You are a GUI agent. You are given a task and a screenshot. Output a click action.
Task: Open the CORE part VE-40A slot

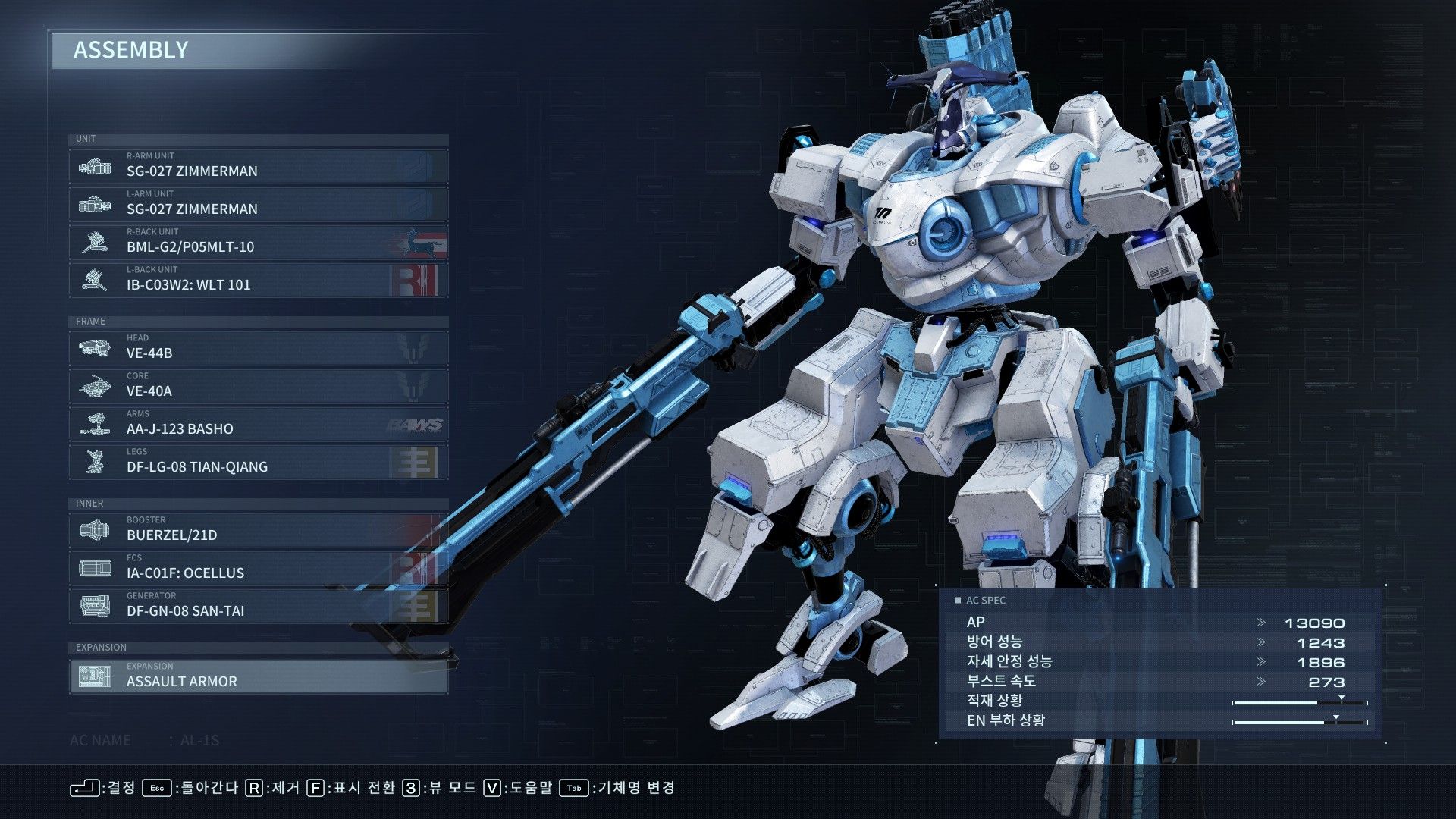pyautogui.click(x=258, y=386)
